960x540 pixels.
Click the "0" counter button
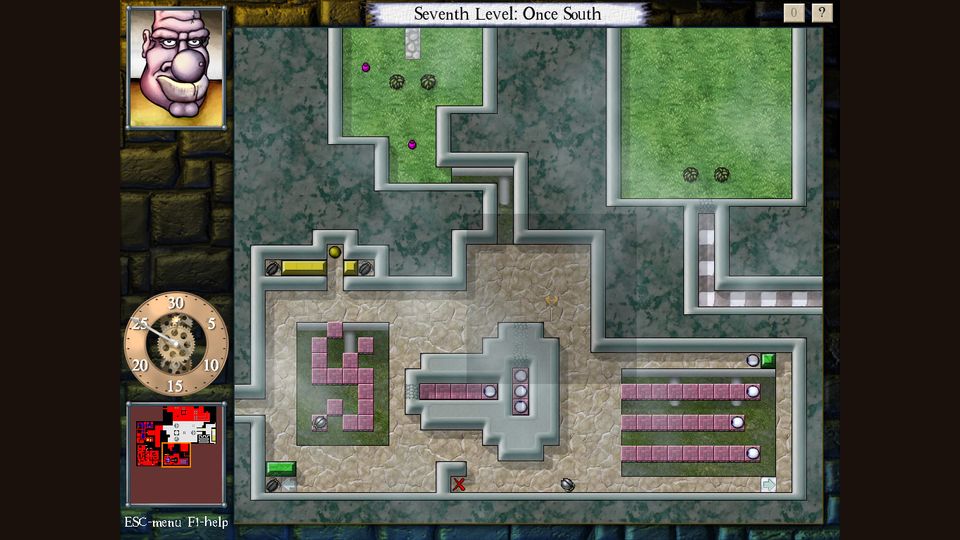coord(794,13)
